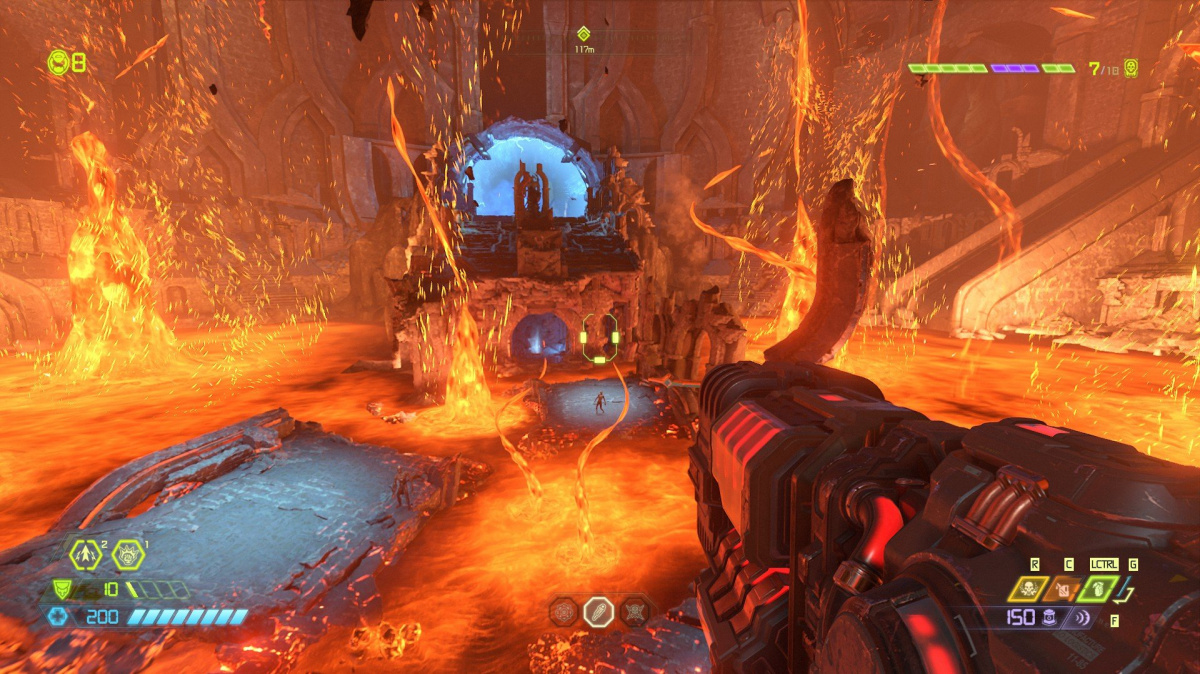Choose the highlighted center octagon icon
This screenshot has width=1200, height=674.
point(599,611)
